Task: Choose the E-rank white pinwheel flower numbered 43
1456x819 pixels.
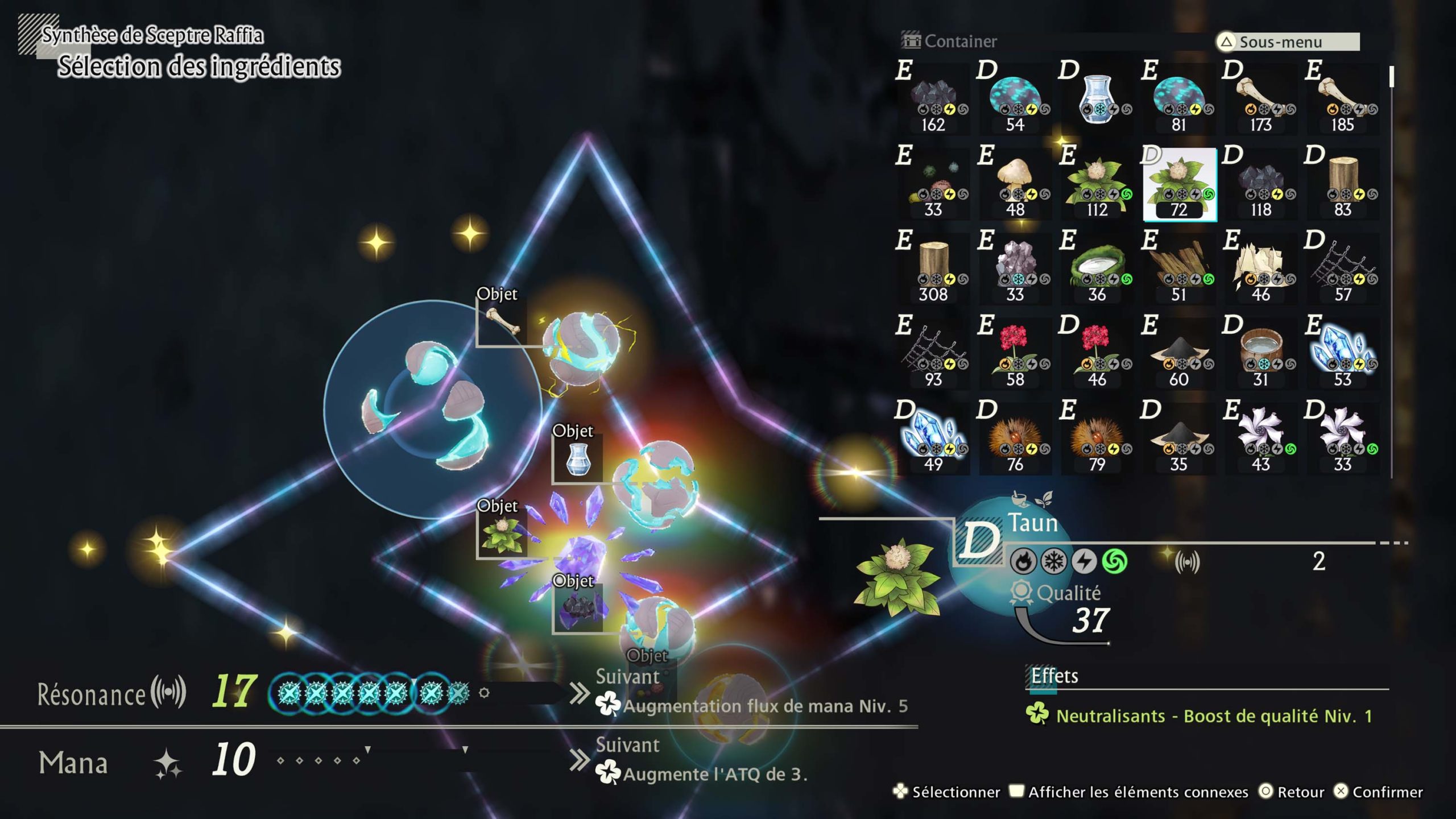Action: (x=1261, y=439)
